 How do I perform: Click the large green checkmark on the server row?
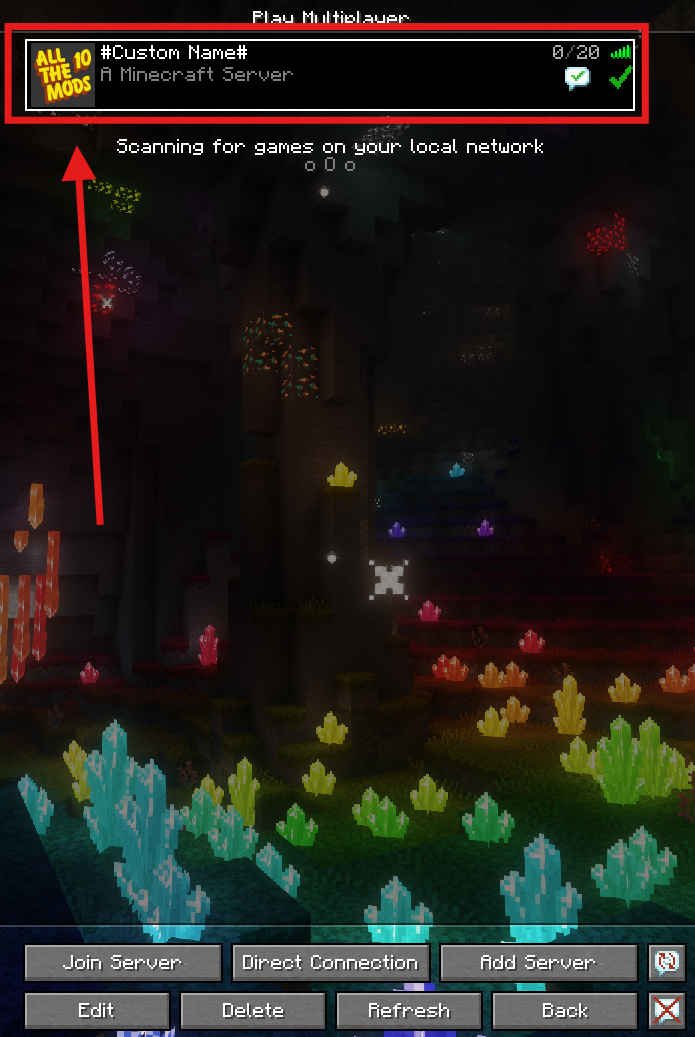pyautogui.click(x=621, y=77)
